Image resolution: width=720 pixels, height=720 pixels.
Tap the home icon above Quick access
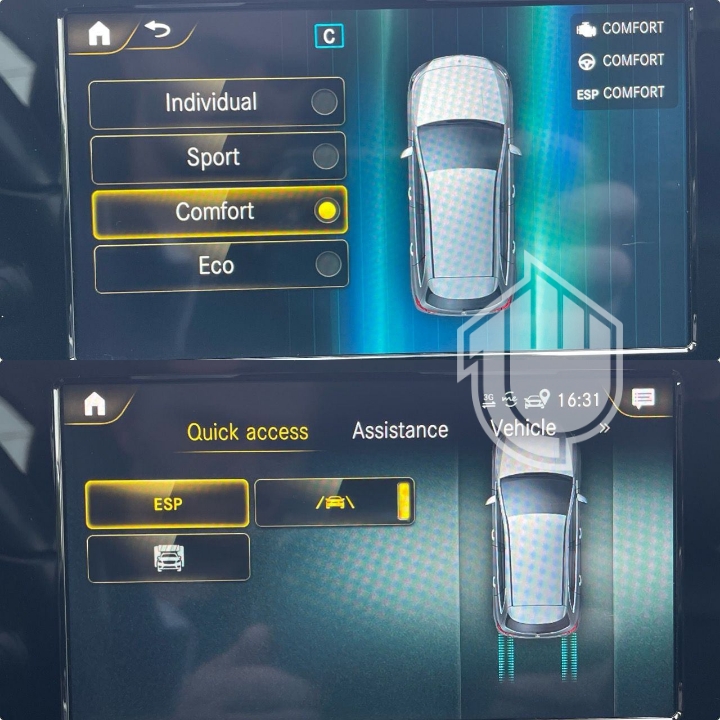95,404
